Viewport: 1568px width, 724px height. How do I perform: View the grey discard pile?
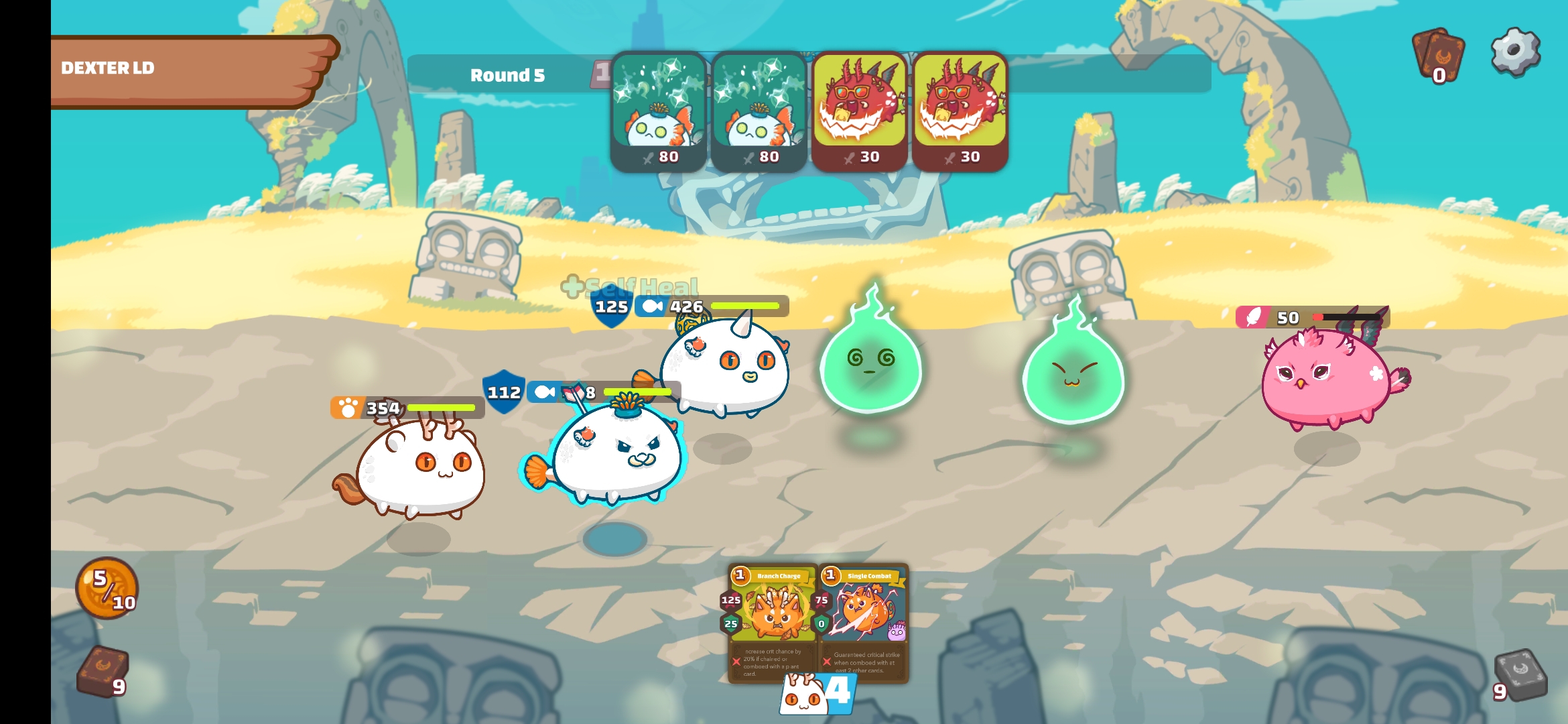click(1520, 674)
